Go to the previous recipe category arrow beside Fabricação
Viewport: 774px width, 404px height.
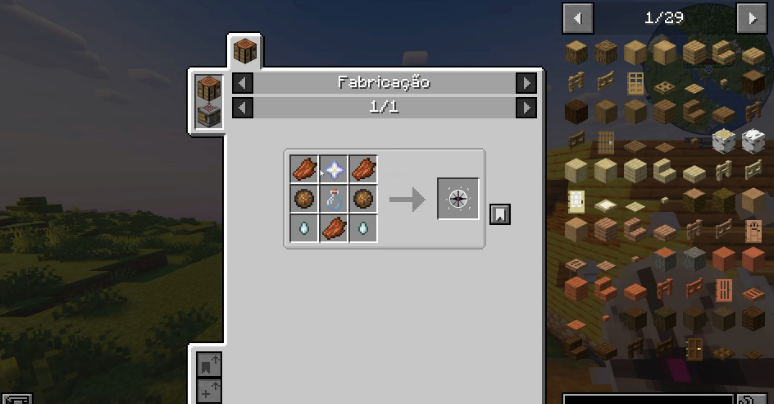(x=243, y=83)
